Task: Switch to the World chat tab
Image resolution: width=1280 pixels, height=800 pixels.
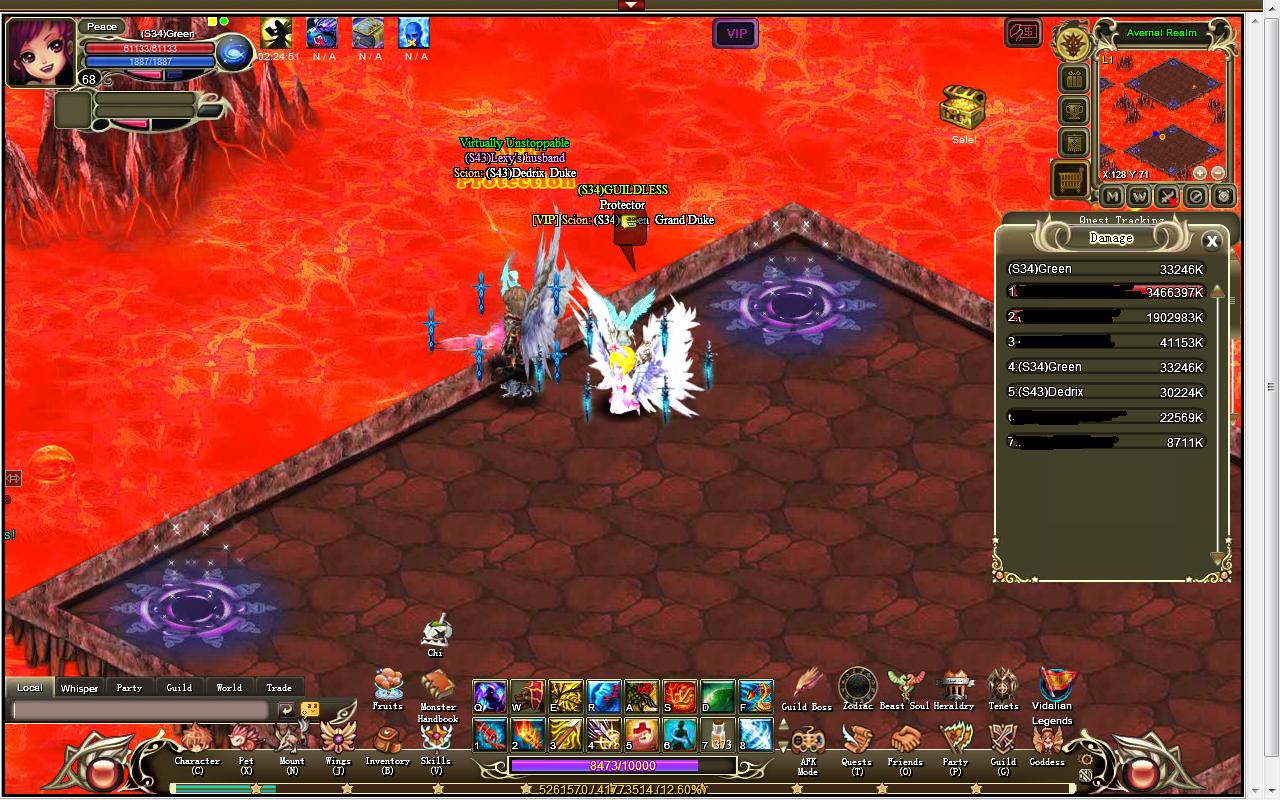Action: tap(229, 688)
